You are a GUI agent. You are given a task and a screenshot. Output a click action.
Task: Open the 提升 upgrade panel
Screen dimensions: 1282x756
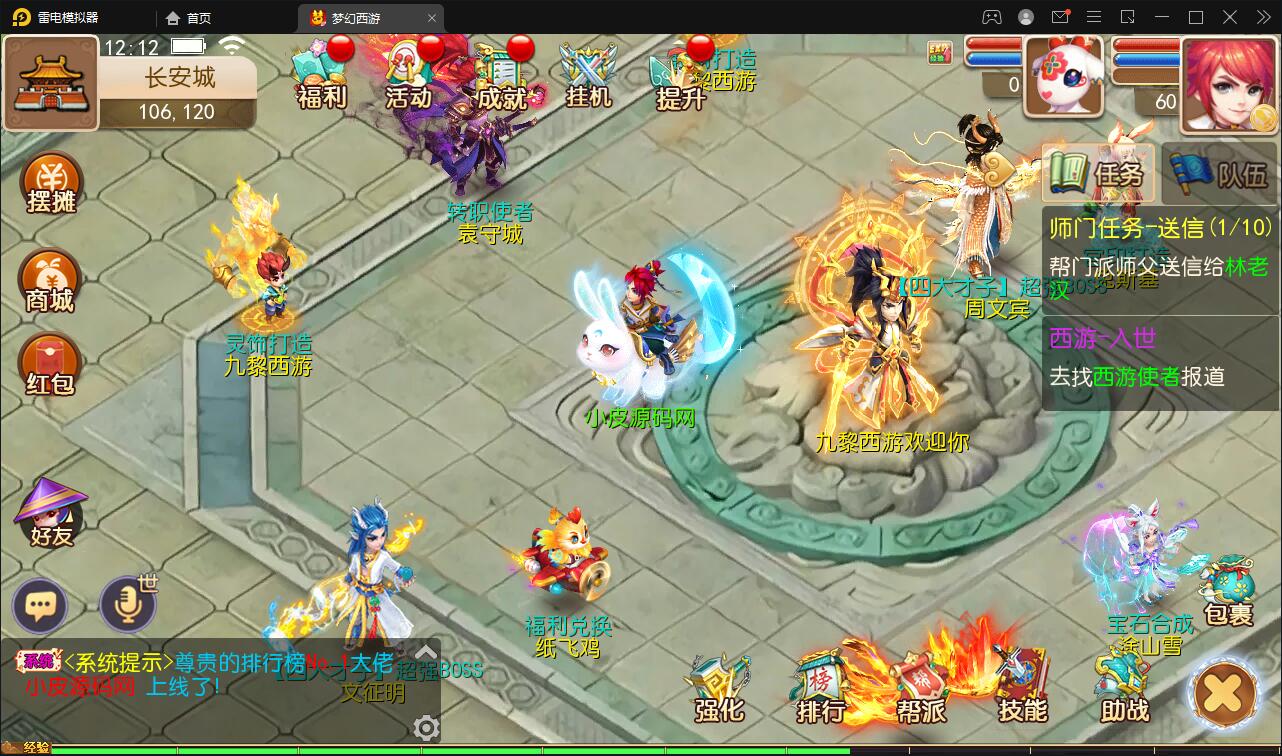[679, 75]
